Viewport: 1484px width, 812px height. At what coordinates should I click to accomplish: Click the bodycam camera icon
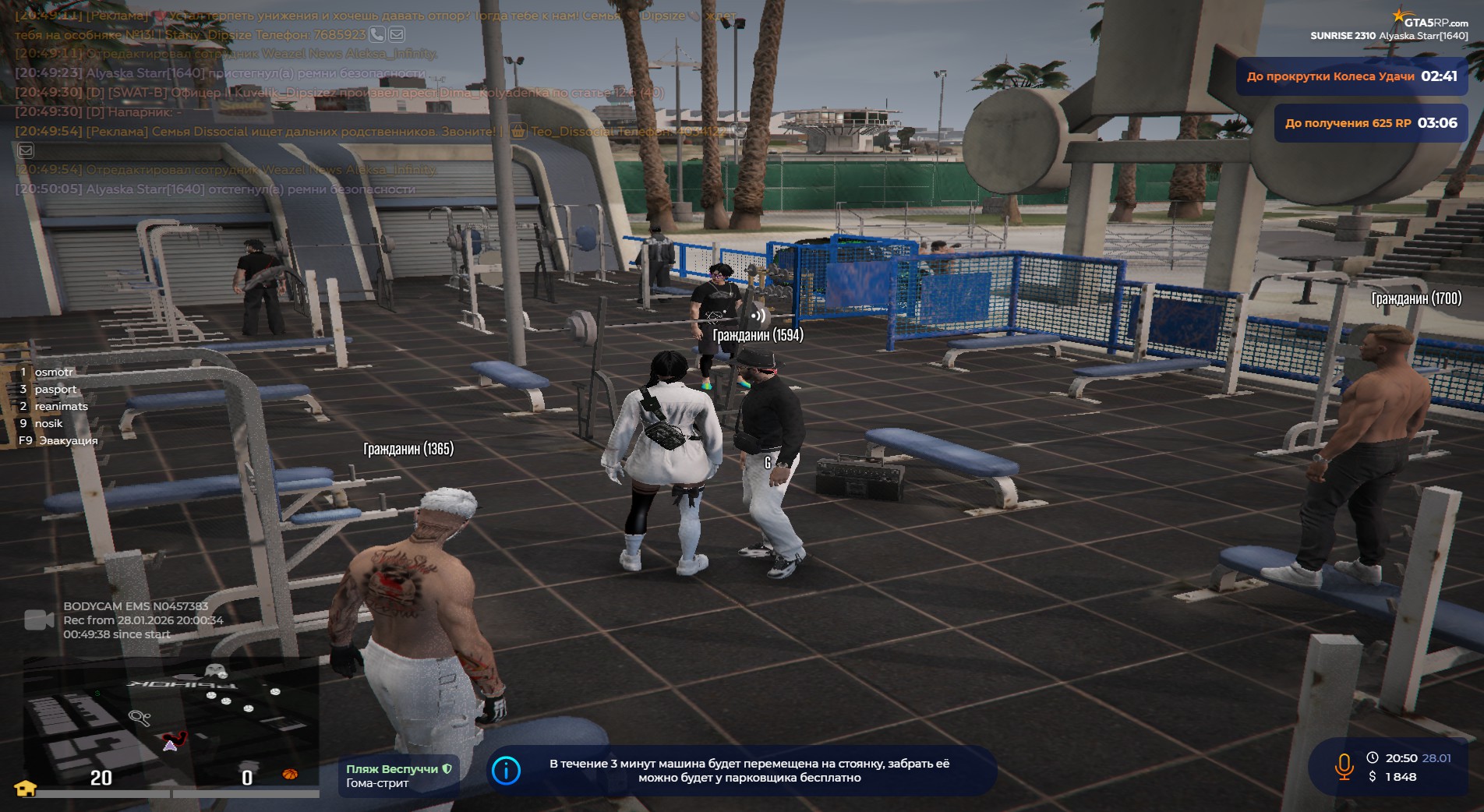tap(39, 620)
